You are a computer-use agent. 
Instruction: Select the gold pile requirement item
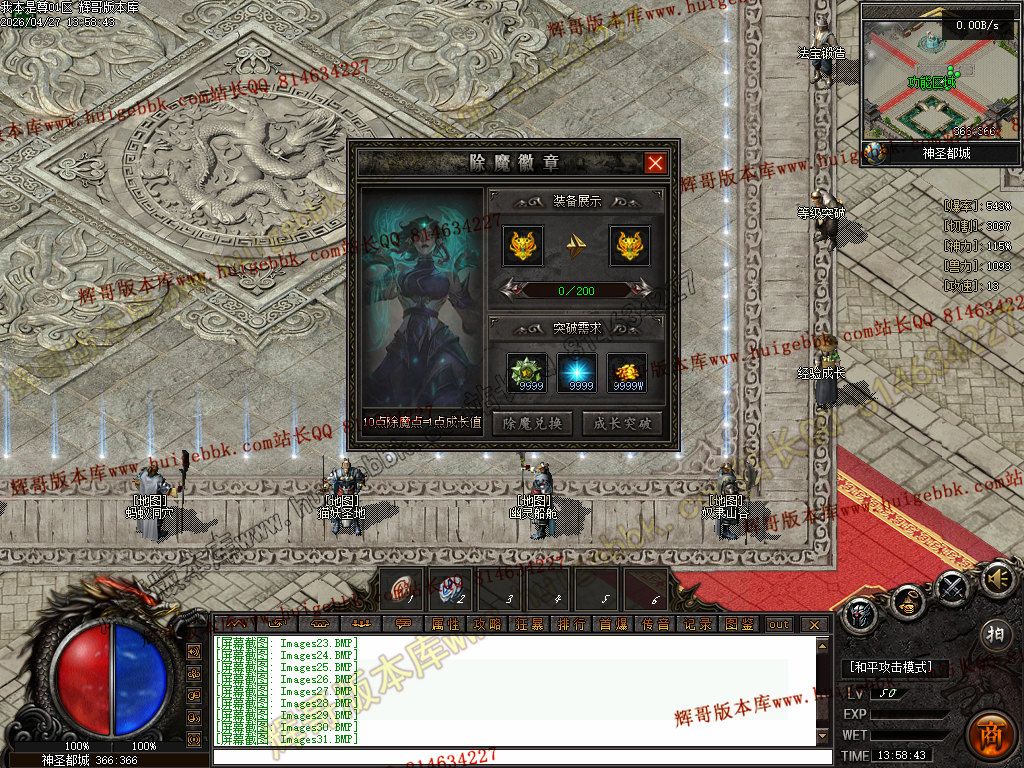click(x=627, y=372)
